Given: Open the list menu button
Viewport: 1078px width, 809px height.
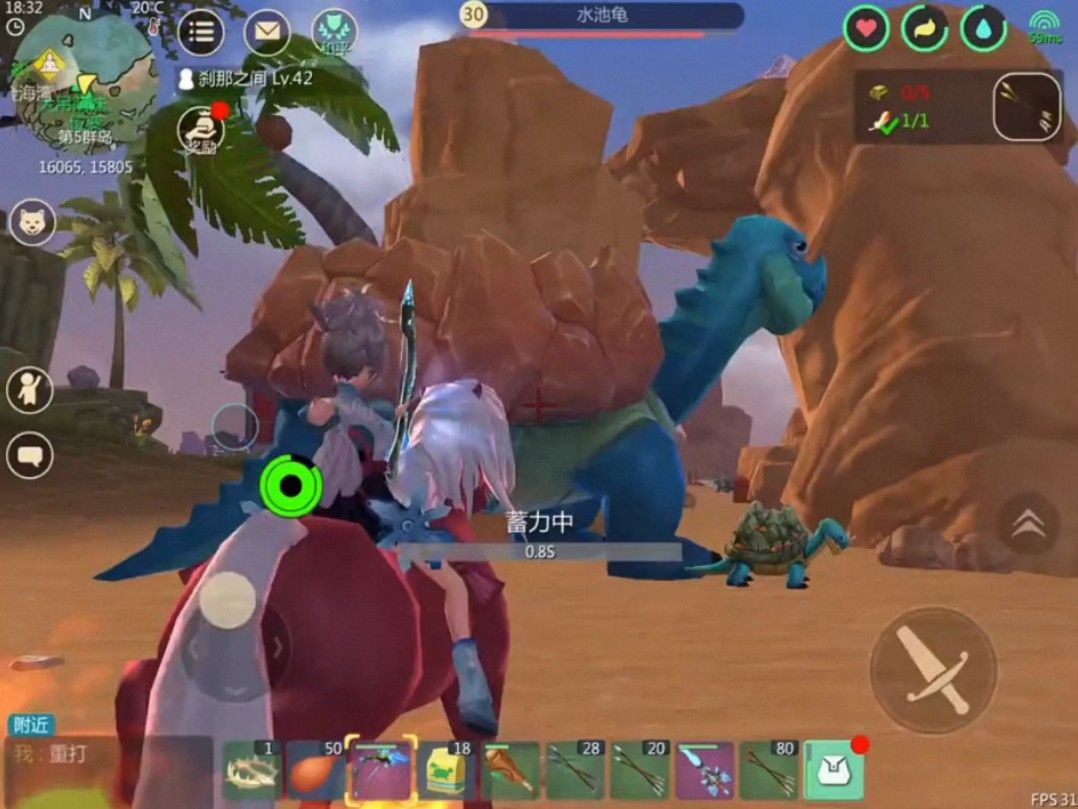Looking at the screenshot, I should [201, 32].
